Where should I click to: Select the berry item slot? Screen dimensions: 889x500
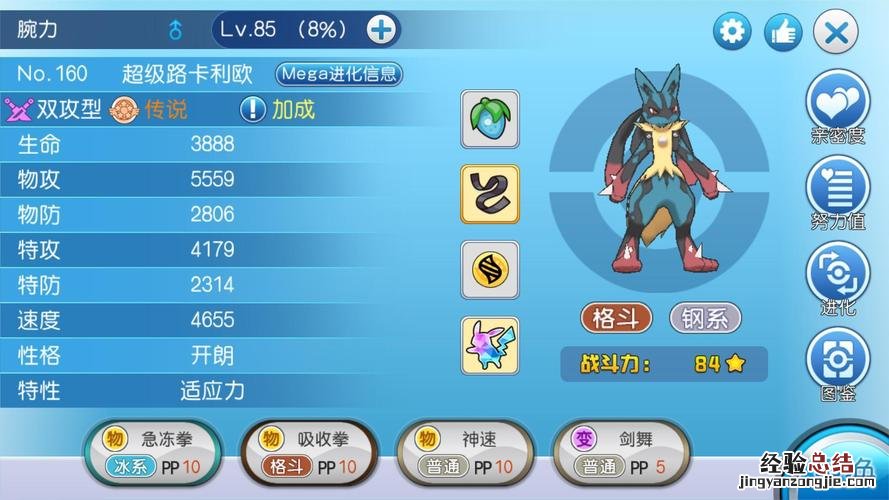pyautogui.click(x=489, y=118)
